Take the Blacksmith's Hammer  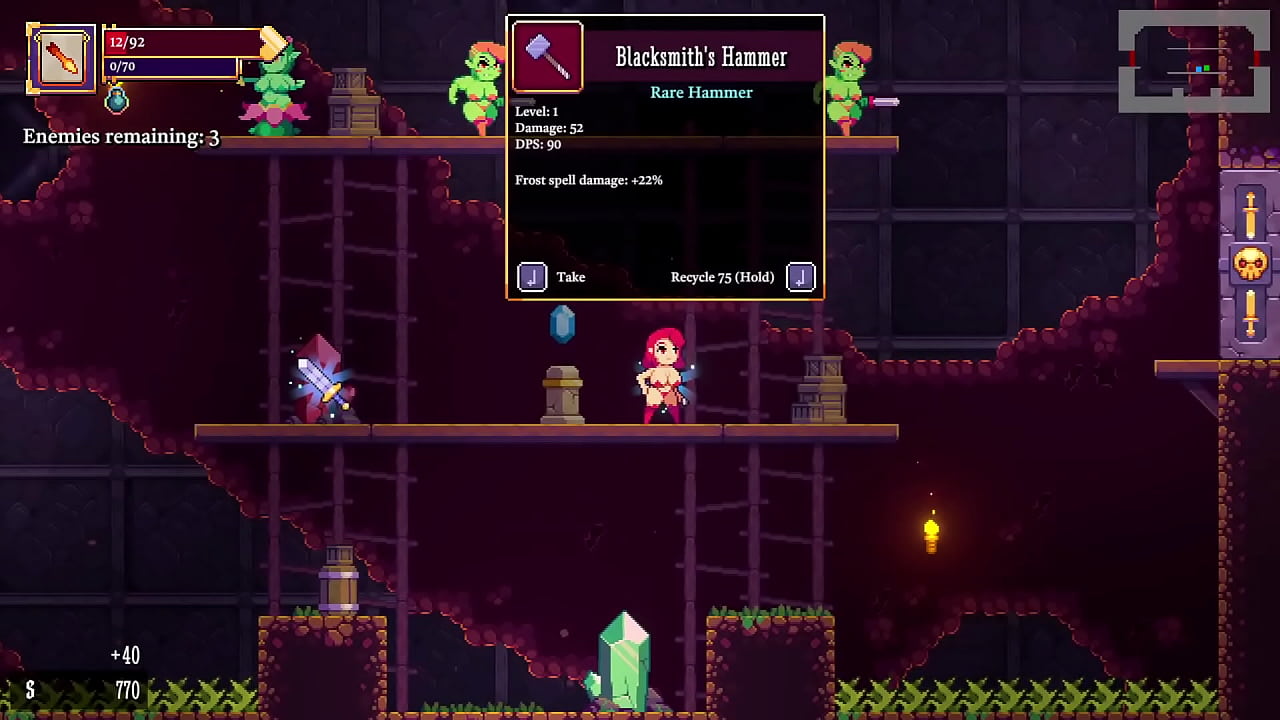532,277
